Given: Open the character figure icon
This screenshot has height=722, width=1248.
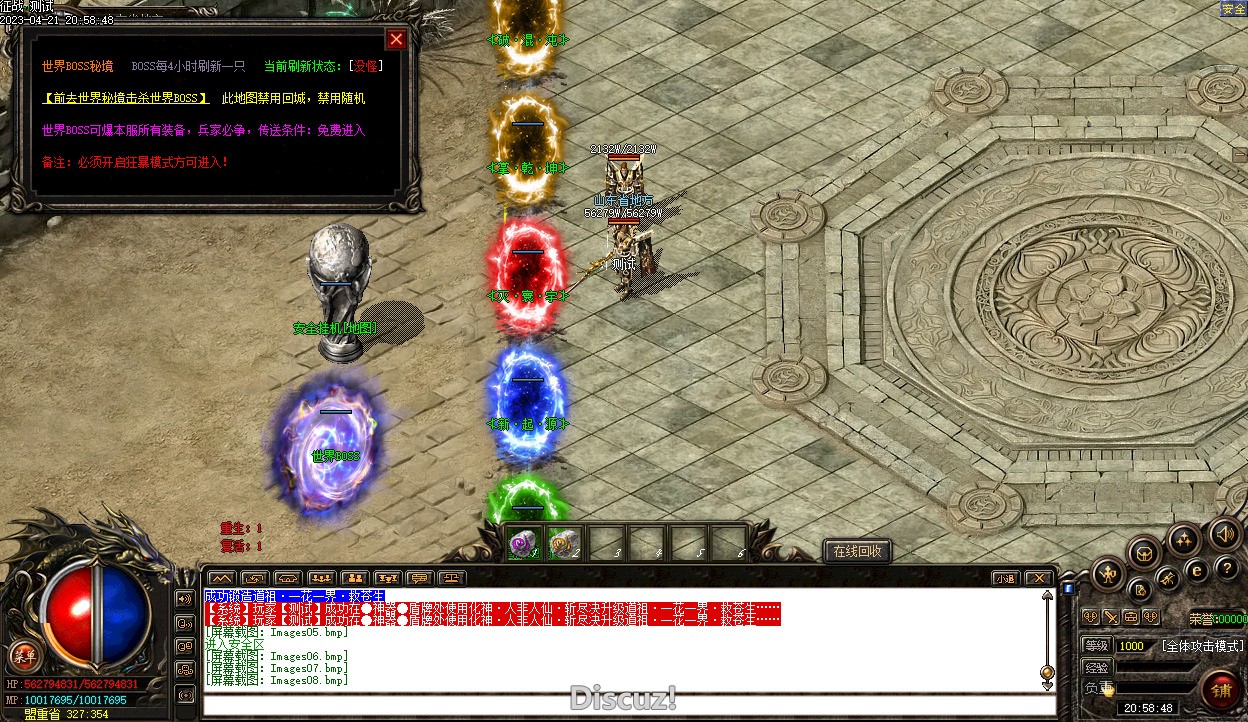Looking at the screenshot, I should (x=1109, y=573).
